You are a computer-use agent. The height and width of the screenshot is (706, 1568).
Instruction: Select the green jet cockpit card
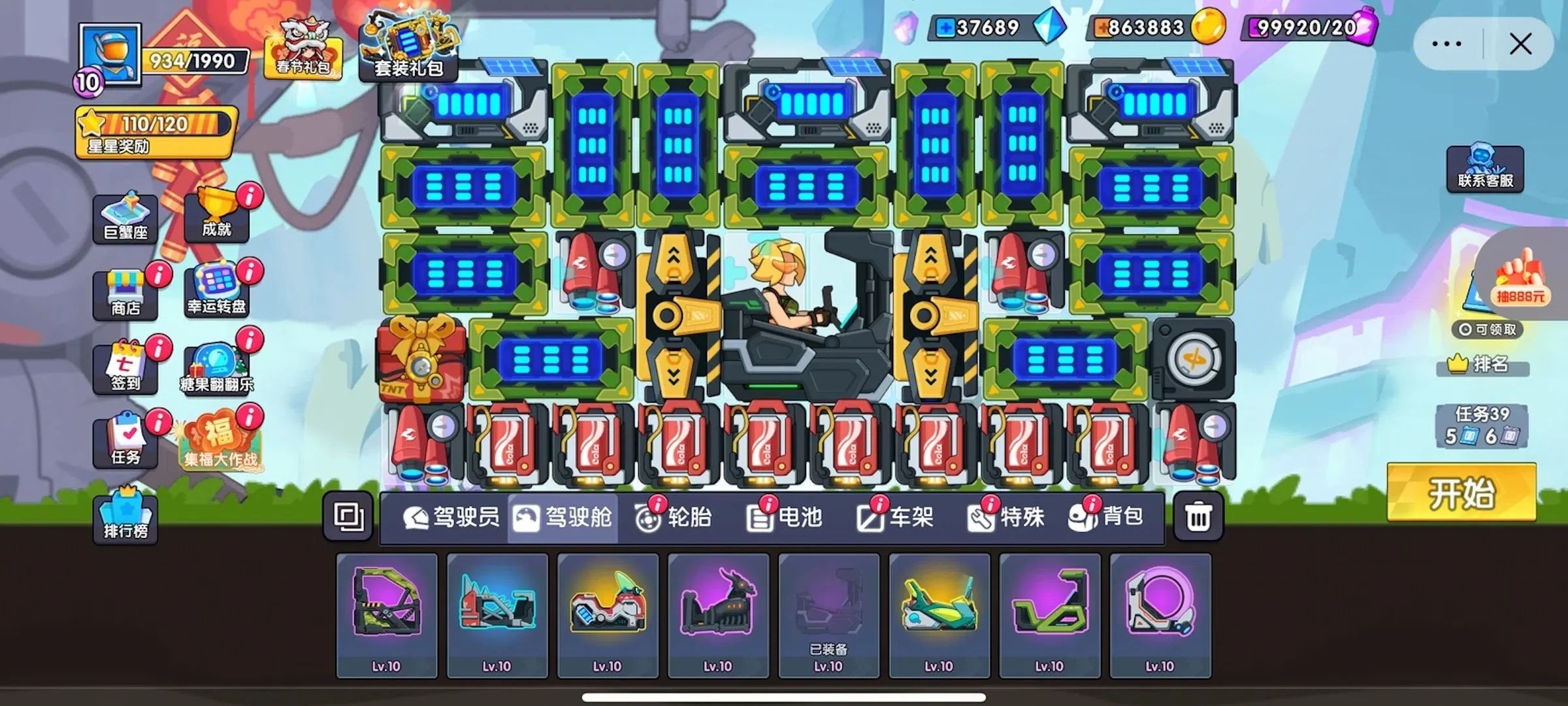[939, 615]
